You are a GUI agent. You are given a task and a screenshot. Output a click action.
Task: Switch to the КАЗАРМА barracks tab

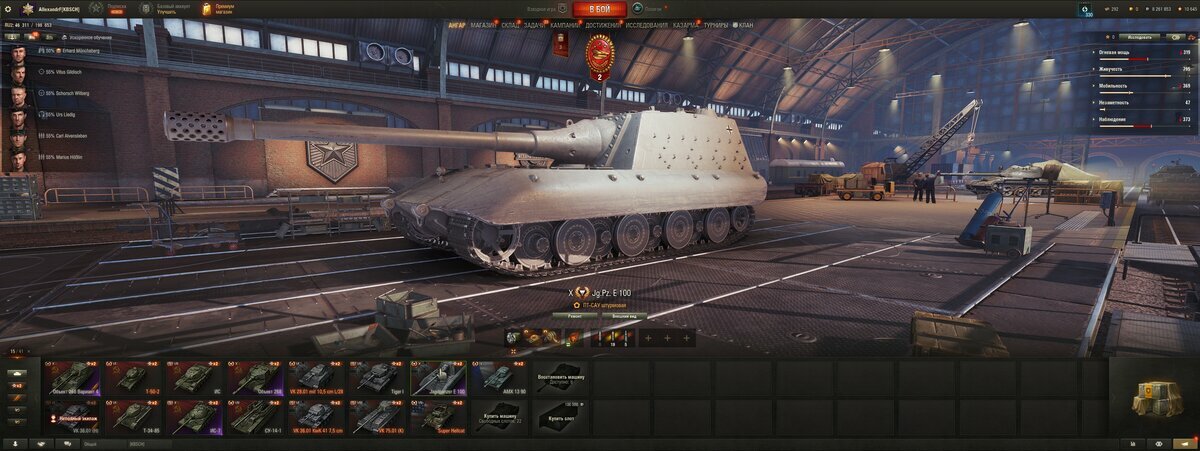point(686,25)
